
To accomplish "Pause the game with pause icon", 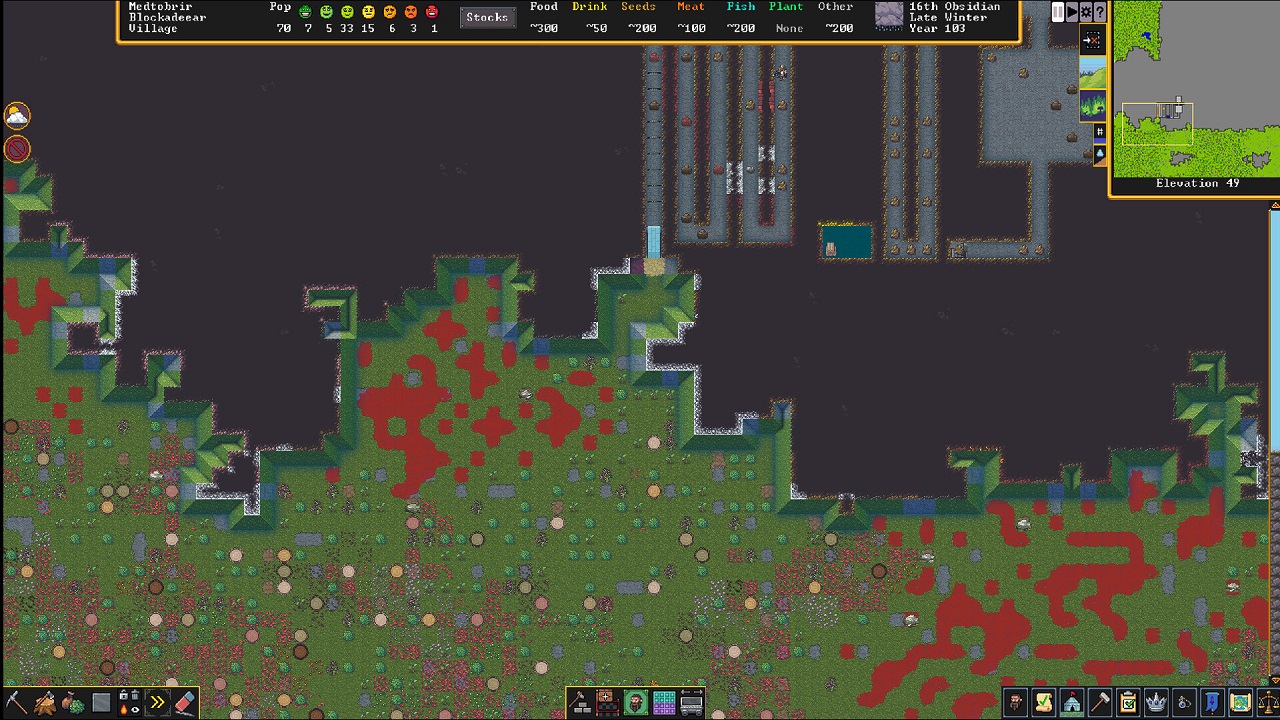I will [1058, 12].
